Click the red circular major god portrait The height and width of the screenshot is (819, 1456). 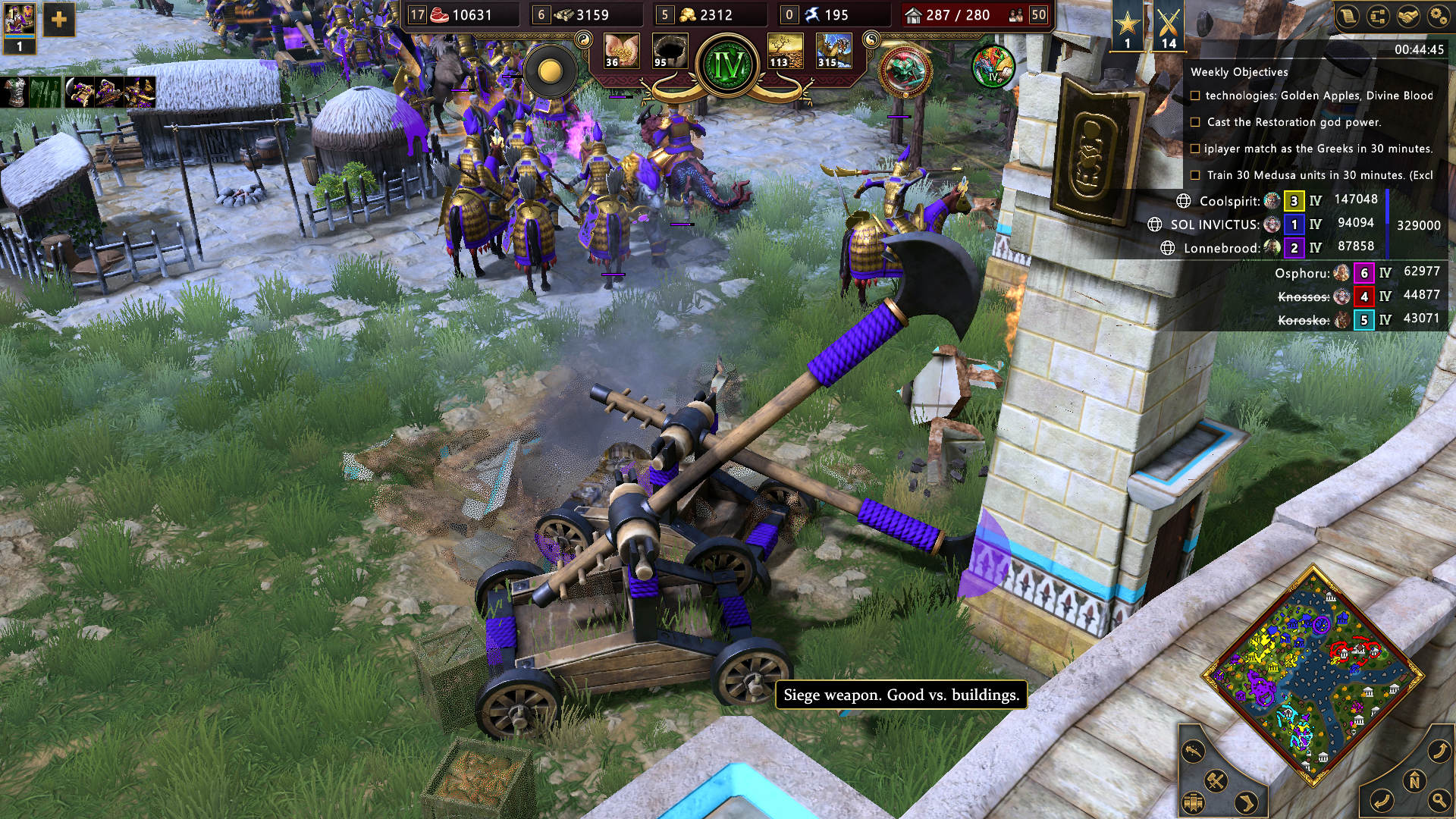tap(905, 72)
